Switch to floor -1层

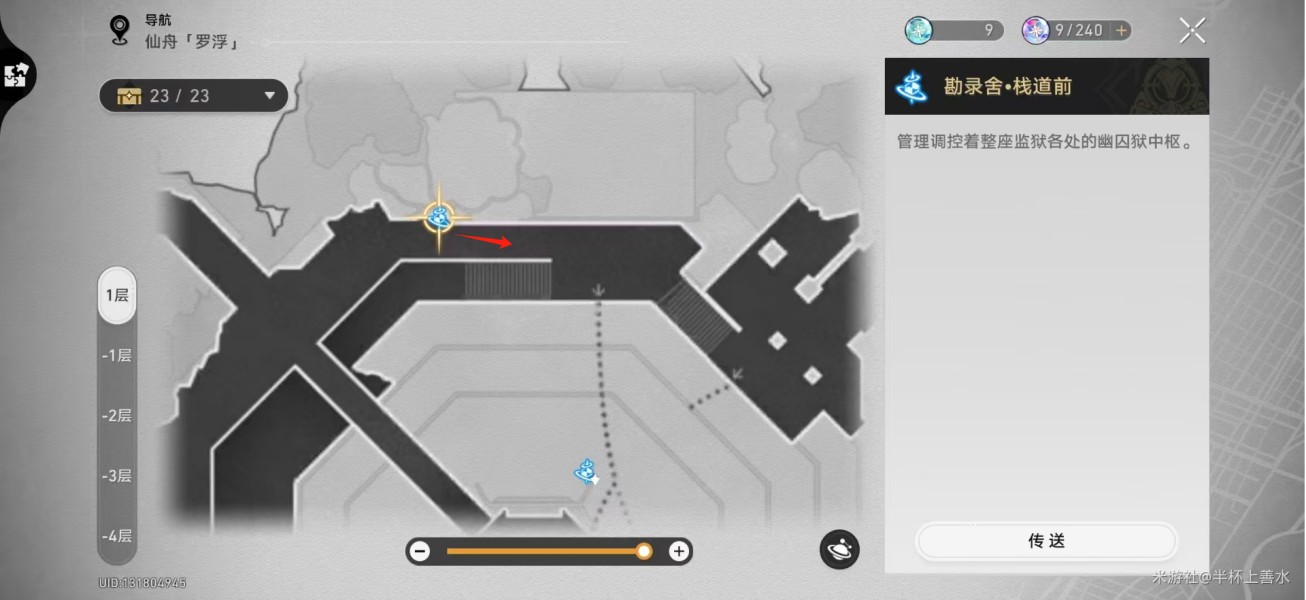point(117,355)
